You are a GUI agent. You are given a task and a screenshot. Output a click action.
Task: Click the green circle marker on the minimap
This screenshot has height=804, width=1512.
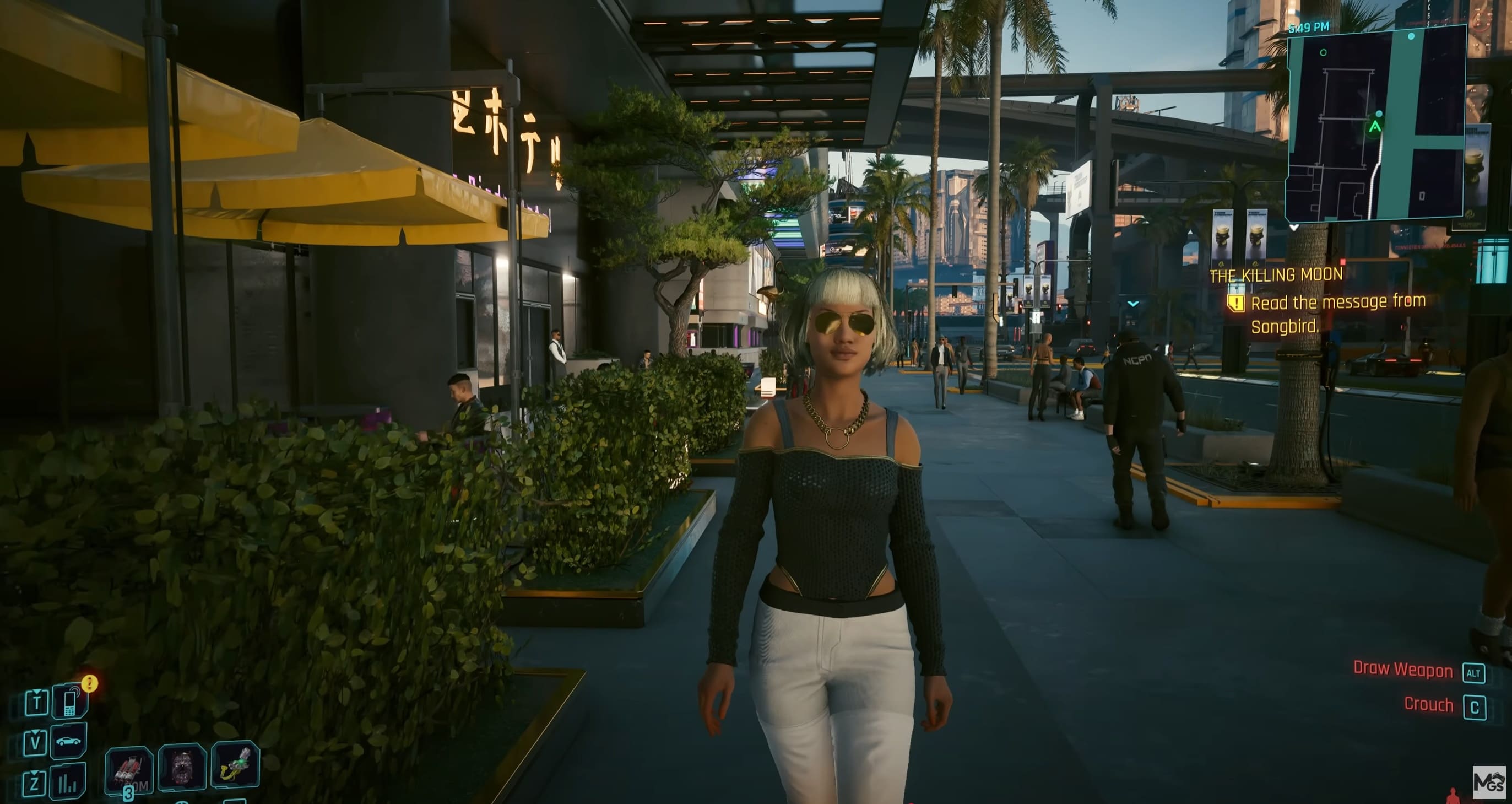pos(1323,53)
